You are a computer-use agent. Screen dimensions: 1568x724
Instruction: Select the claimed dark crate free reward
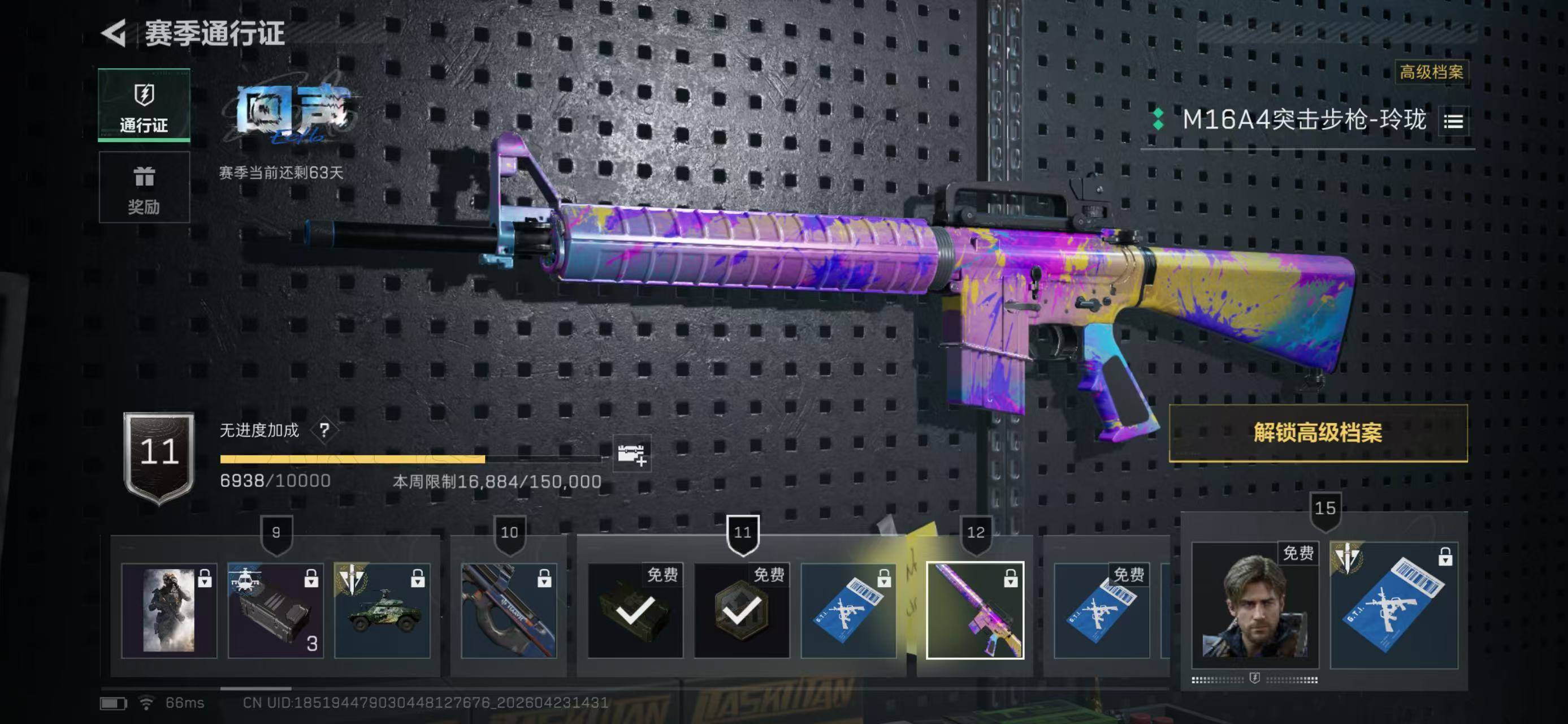tap(635, 610)
